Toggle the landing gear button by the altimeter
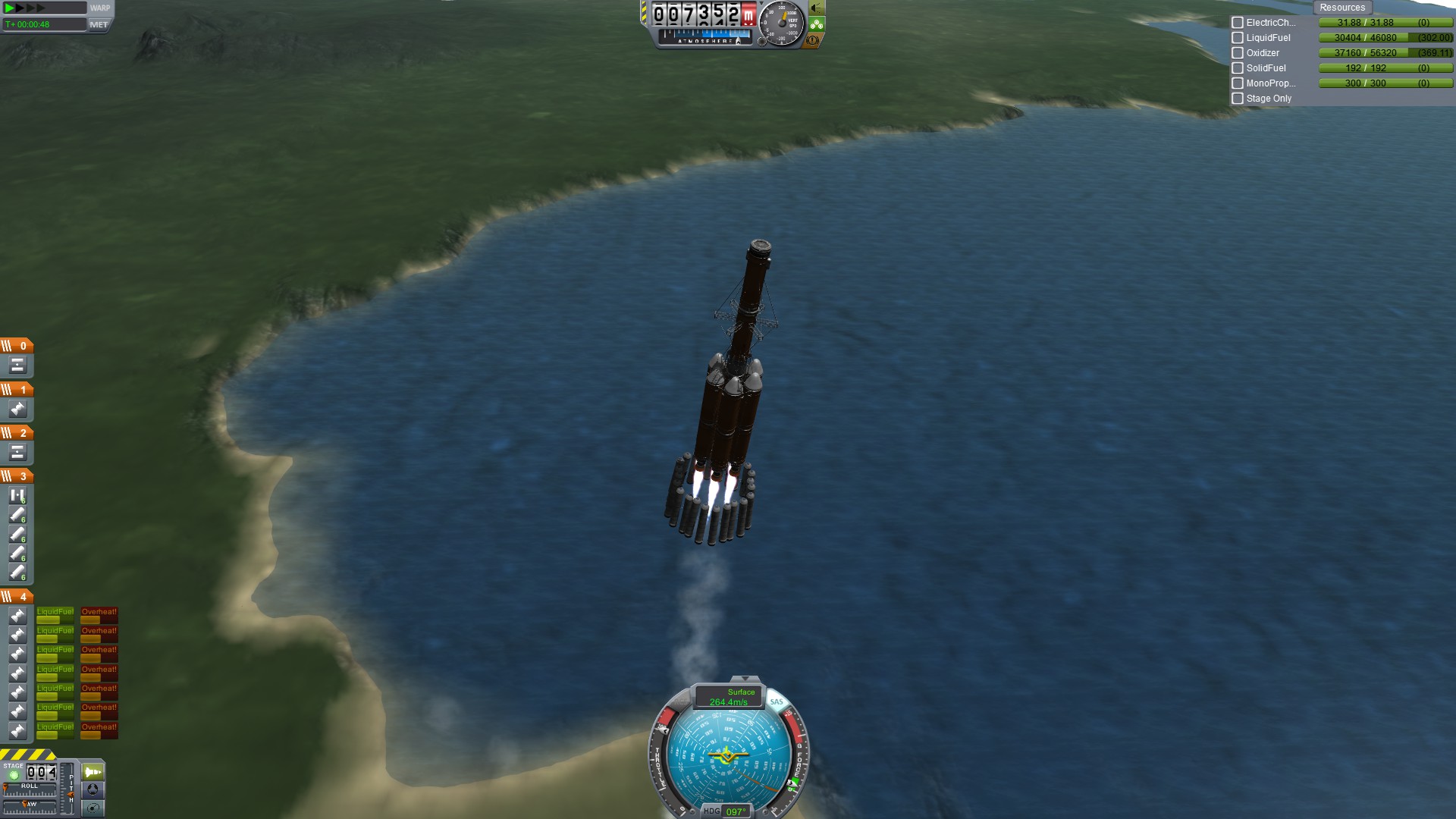 [816, 24]
